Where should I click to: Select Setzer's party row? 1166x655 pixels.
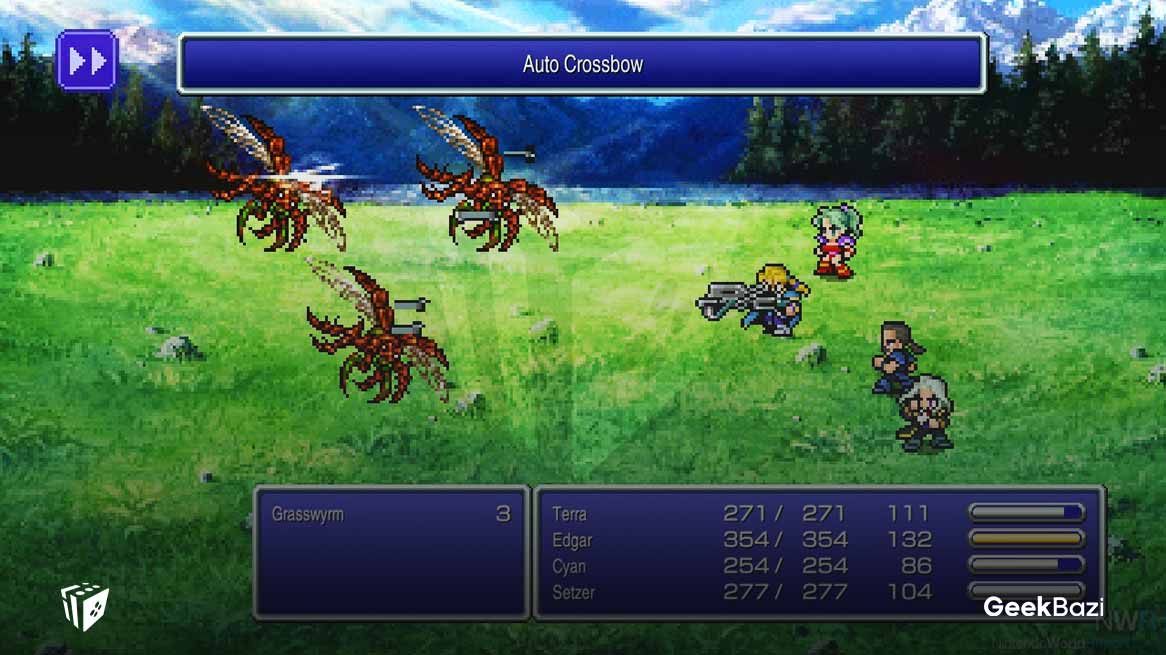pyautogui.click(x=573, y=592)
